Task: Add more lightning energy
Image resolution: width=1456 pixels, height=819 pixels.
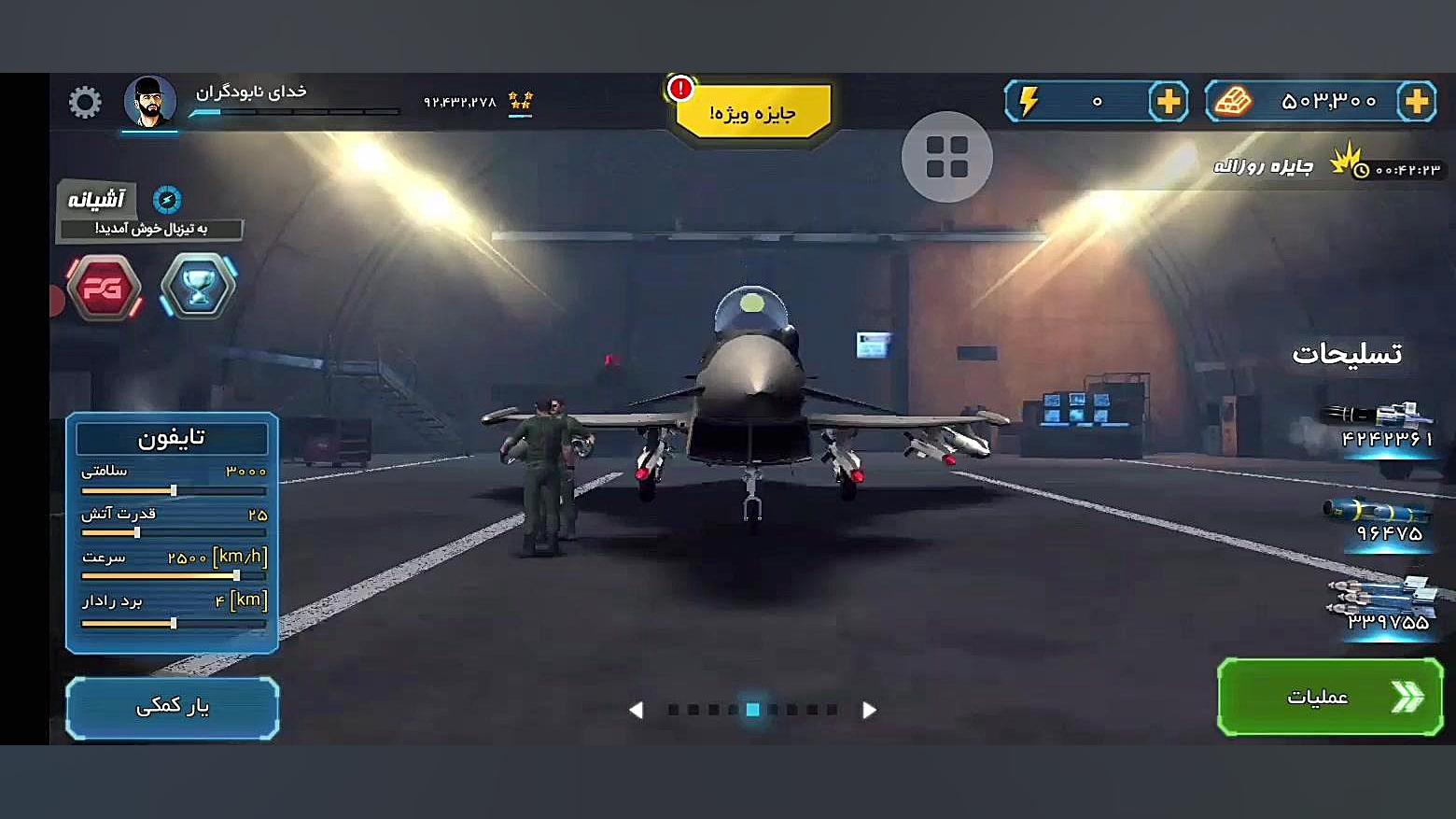Action: (1168, 101)
